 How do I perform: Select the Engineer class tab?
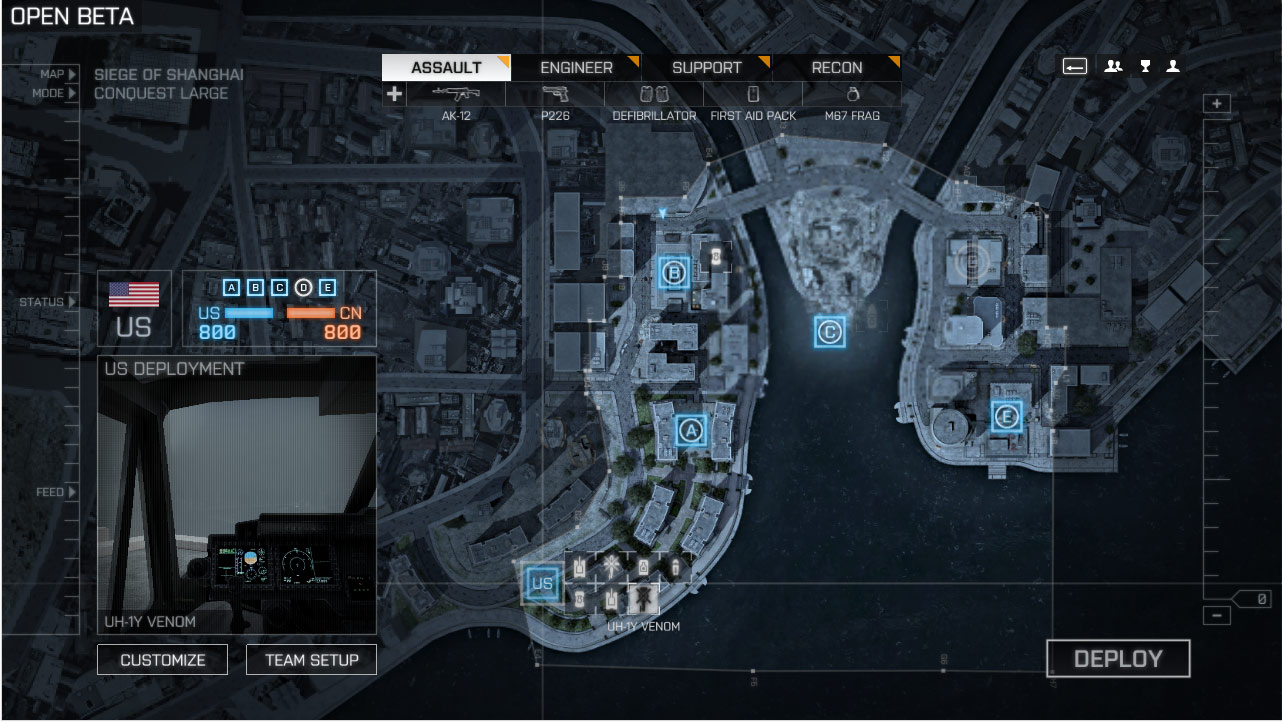click(576, 68)
